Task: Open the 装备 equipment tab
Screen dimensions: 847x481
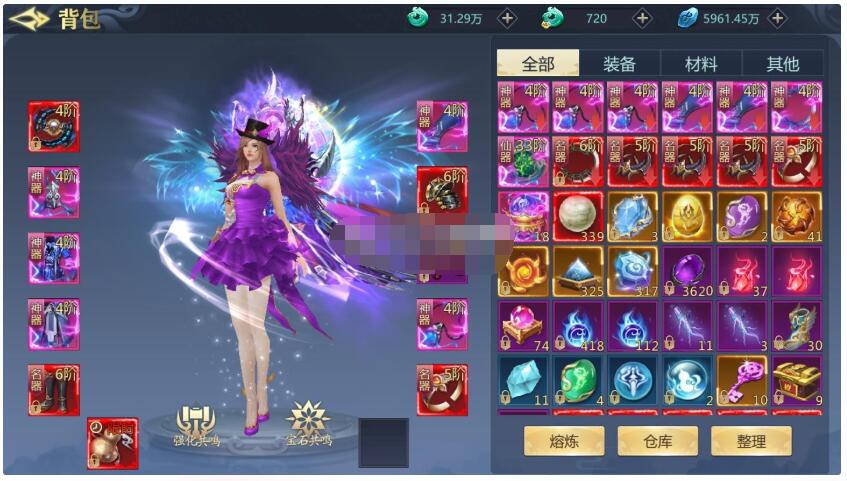Action: tap(619, 63)
